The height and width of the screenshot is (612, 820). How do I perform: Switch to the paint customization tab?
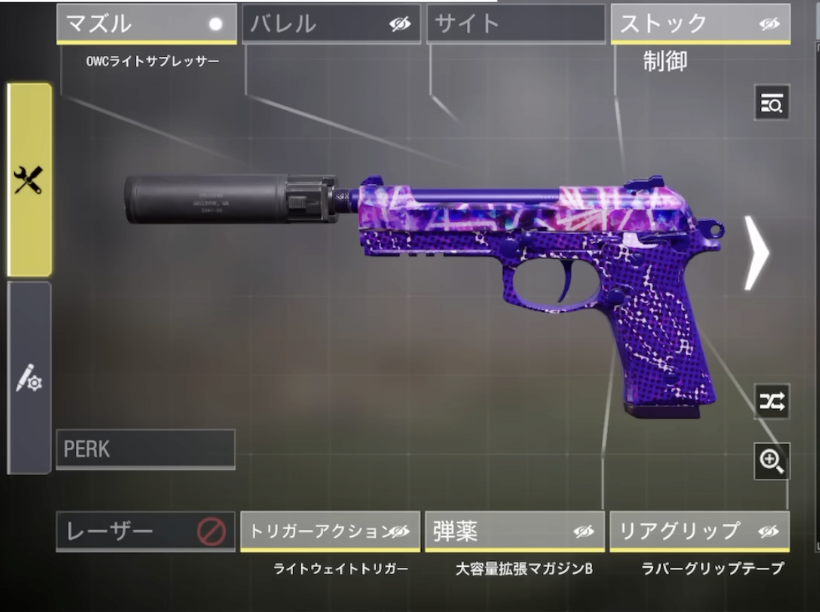click(x=29, y=378)
